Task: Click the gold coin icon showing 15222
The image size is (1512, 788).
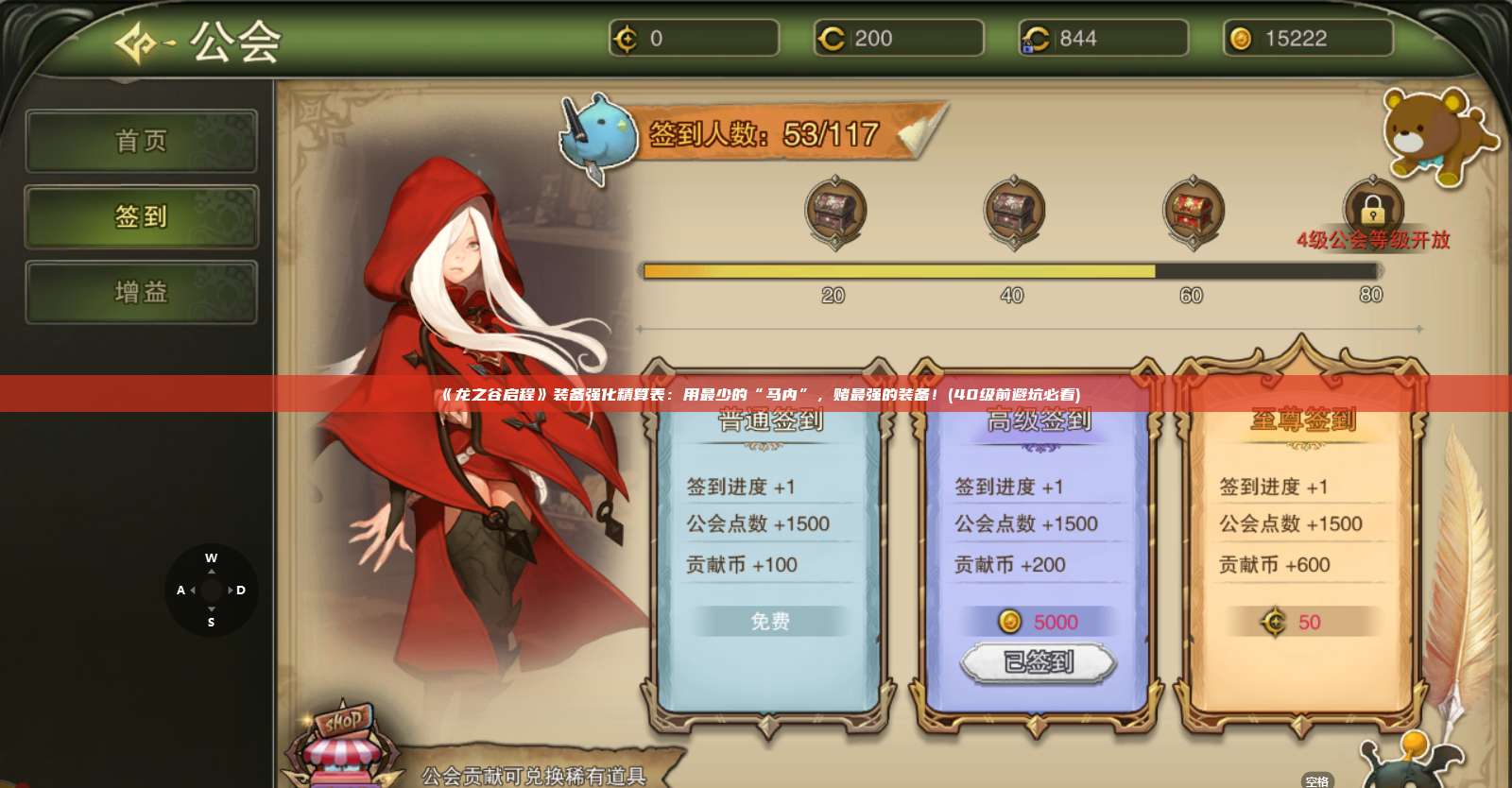Action: (1240, 38)
